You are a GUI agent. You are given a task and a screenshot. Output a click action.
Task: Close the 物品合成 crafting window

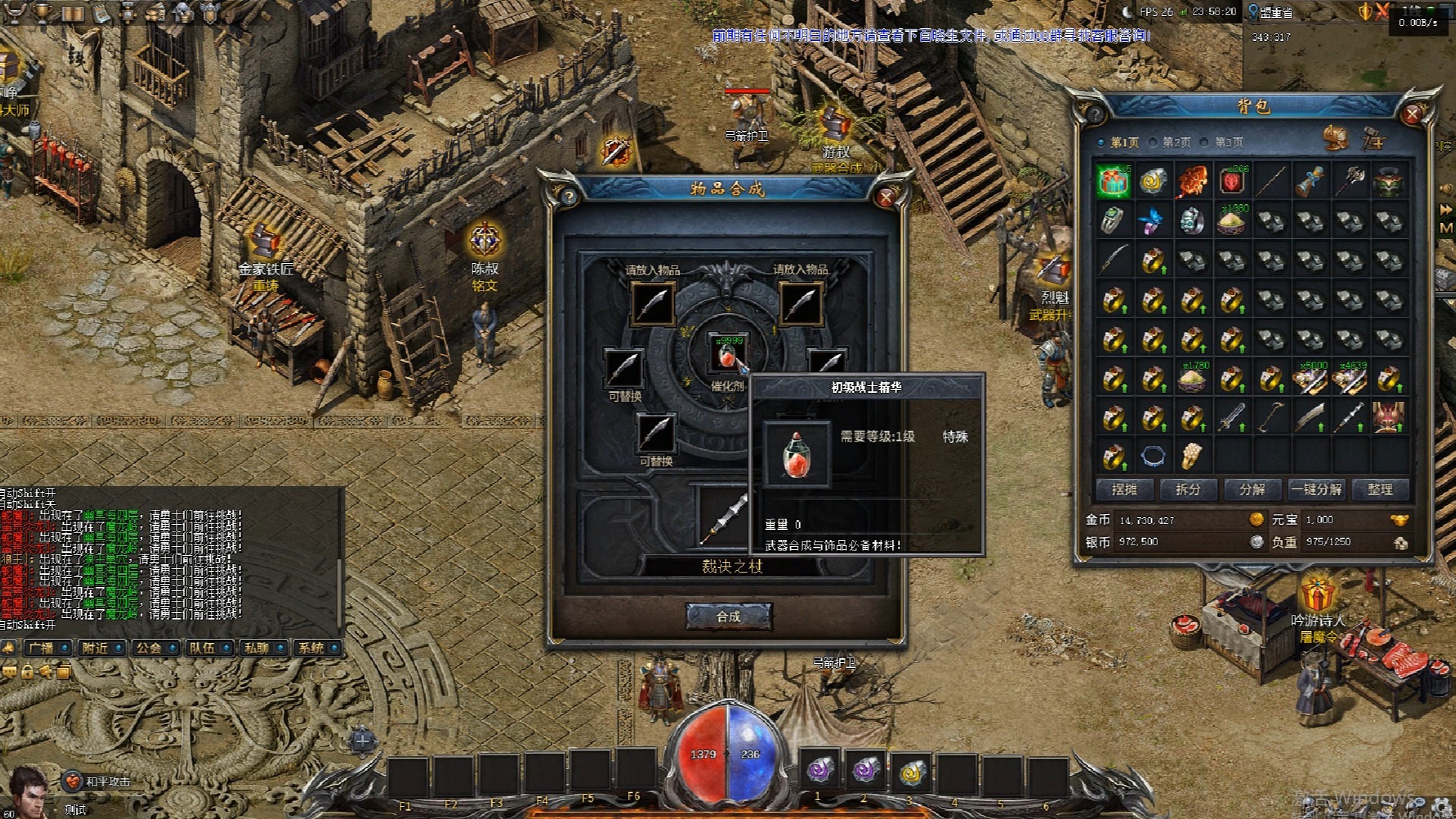tap(885, 197)
